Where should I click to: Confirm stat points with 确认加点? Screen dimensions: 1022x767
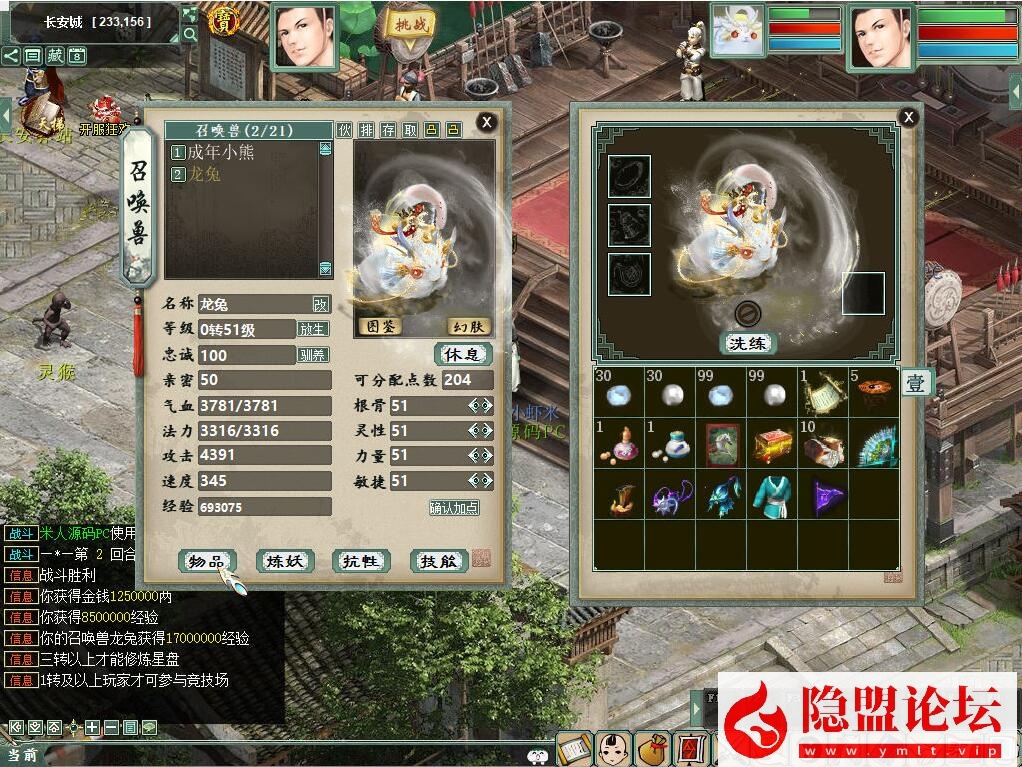click(454, 507)
